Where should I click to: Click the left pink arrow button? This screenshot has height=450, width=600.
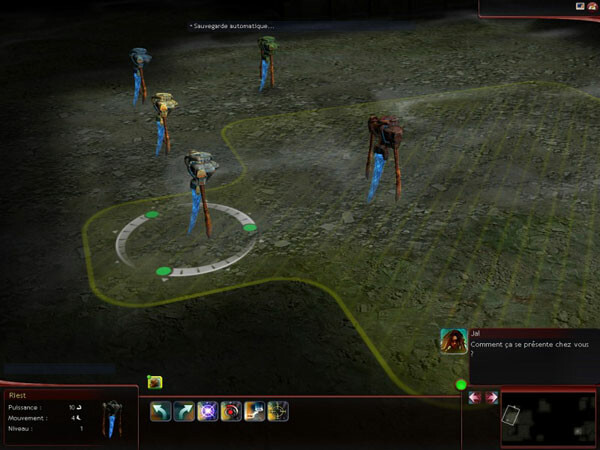[x=474, y=398]
